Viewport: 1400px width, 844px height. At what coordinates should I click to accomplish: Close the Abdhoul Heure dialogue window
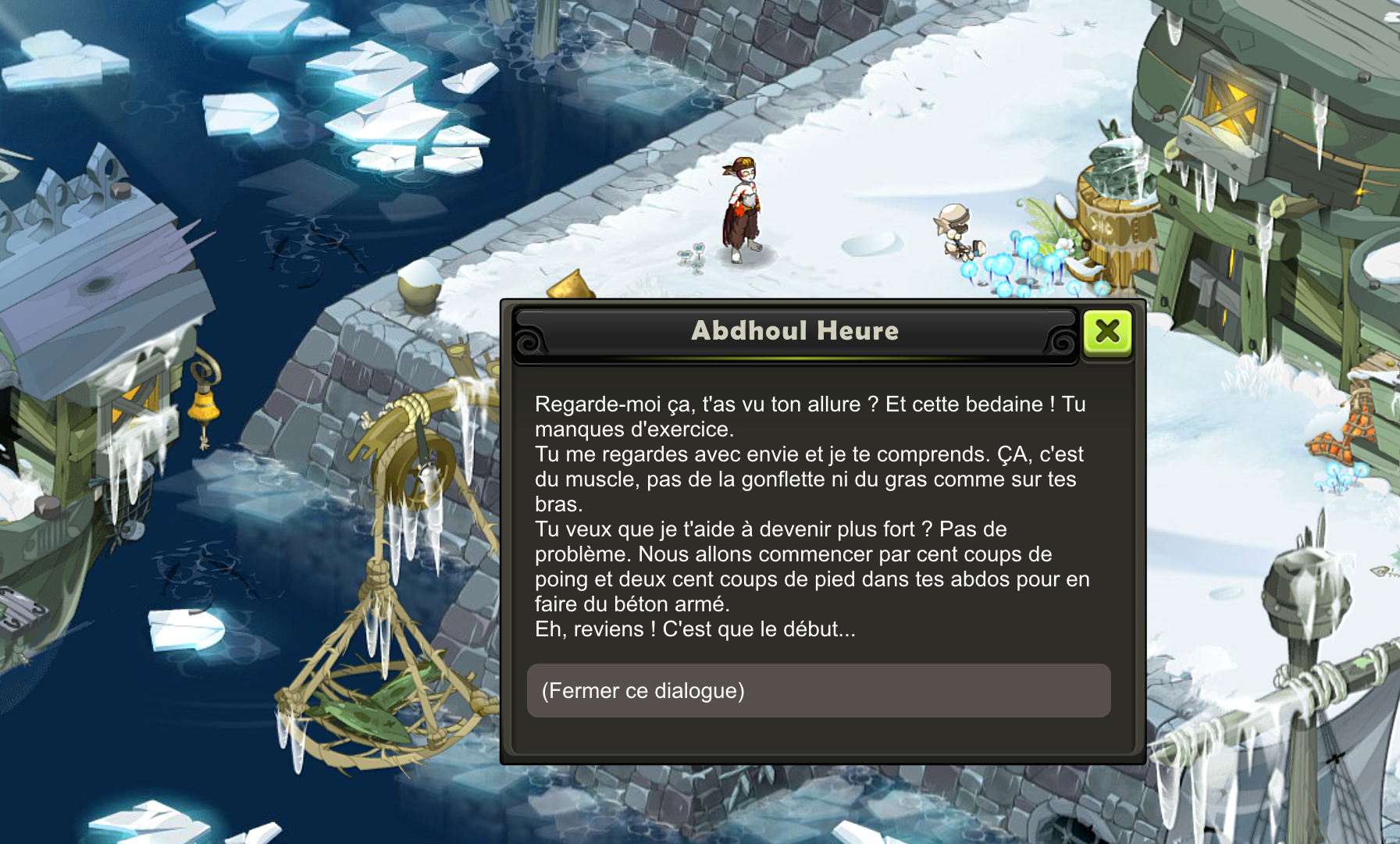(x=1107, y=332)
